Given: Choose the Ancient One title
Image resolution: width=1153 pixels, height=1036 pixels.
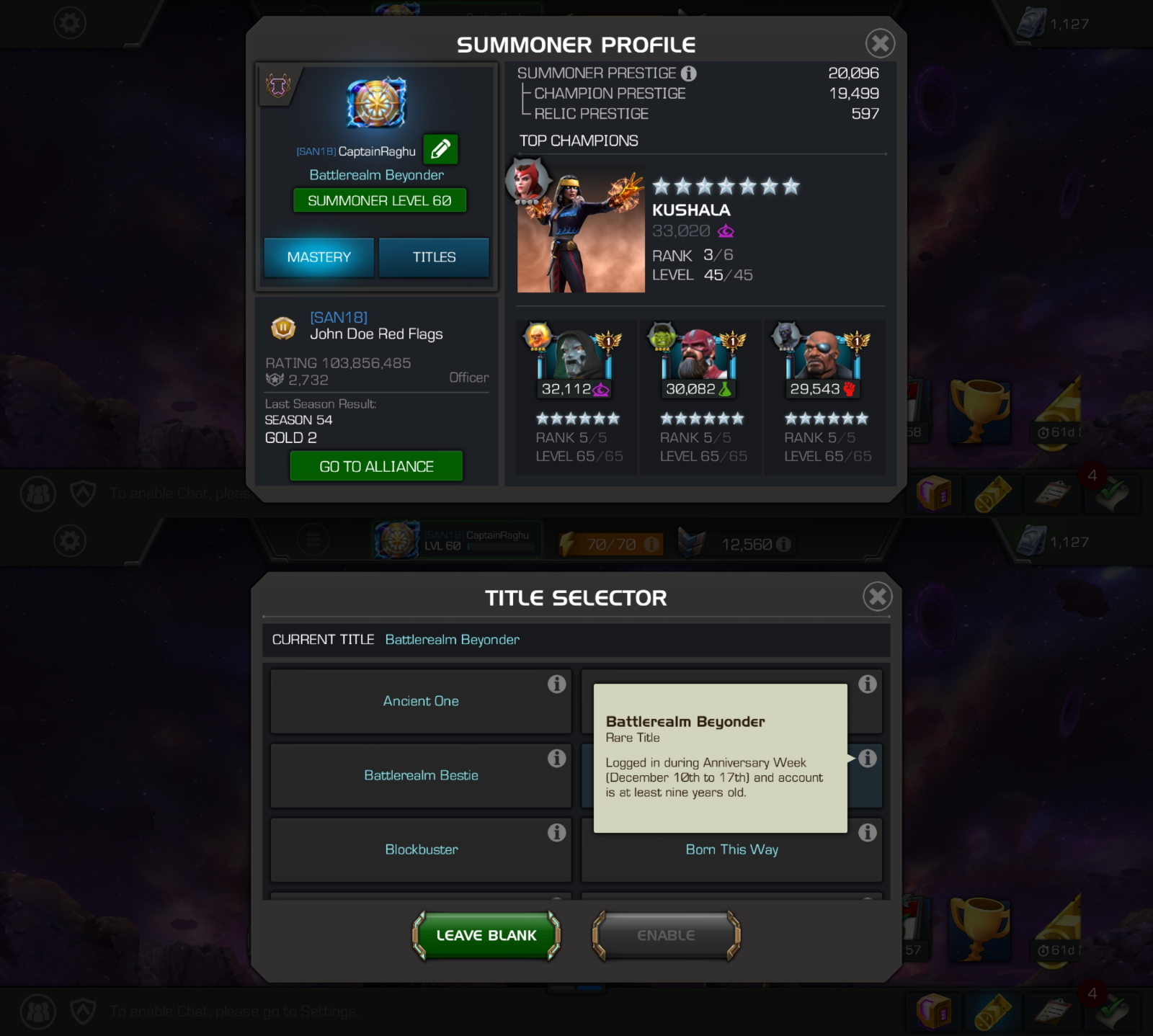Looking at the screenshot, I should [x=421, y=701].
